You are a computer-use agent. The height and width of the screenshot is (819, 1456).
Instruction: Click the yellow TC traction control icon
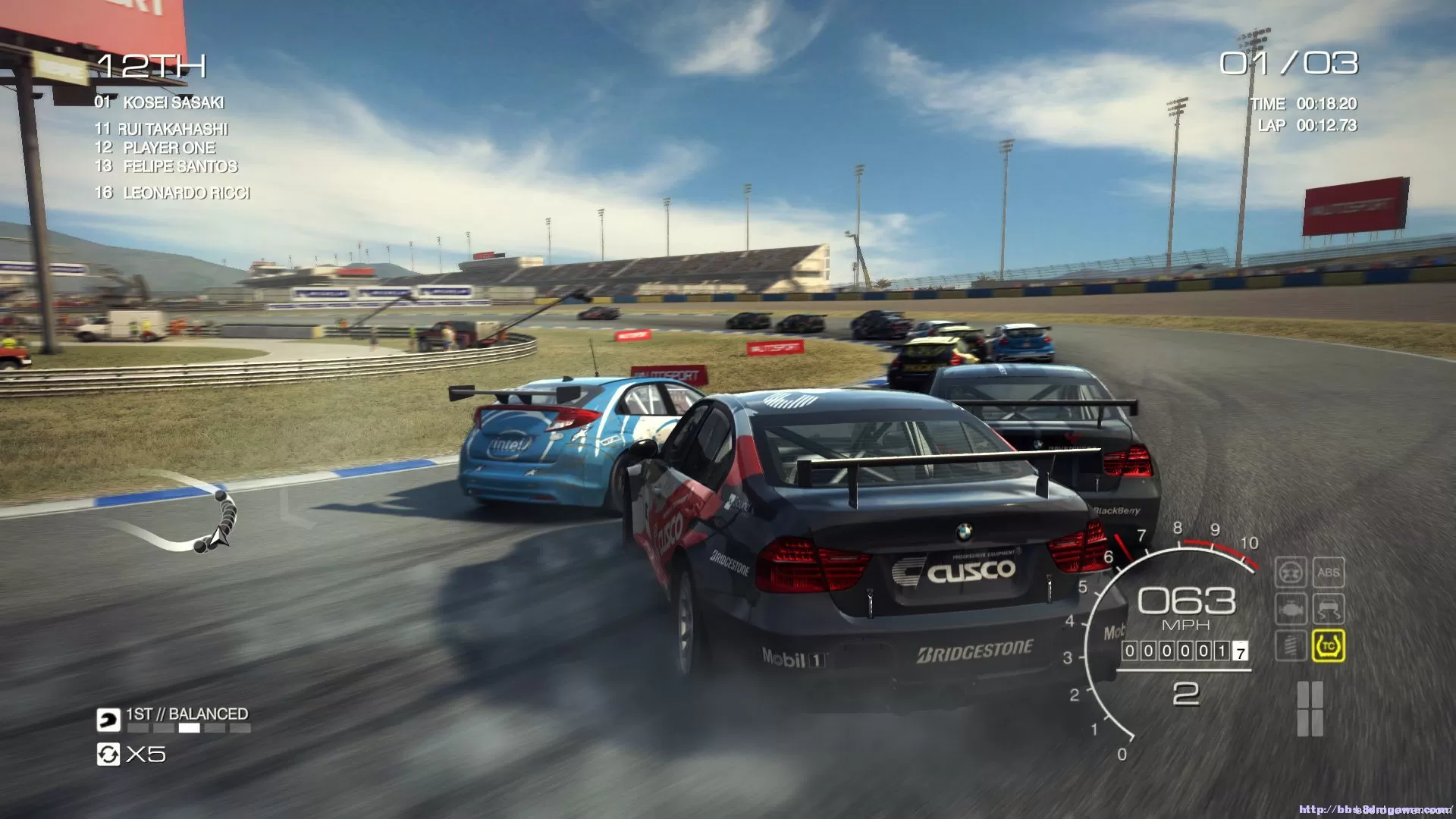pyautogui.click(x=1329, y=645)
